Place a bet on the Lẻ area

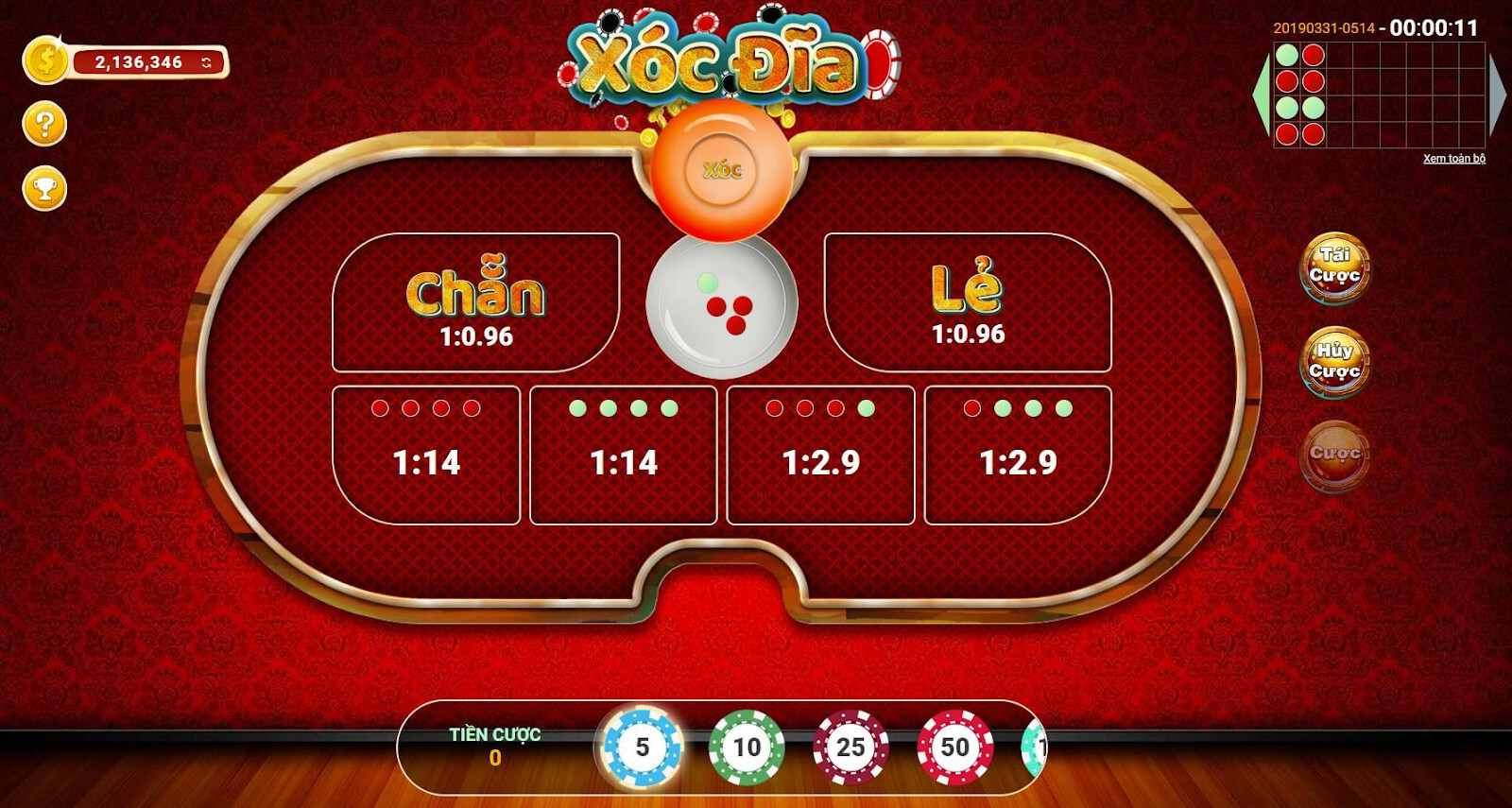tap(969, 298)
